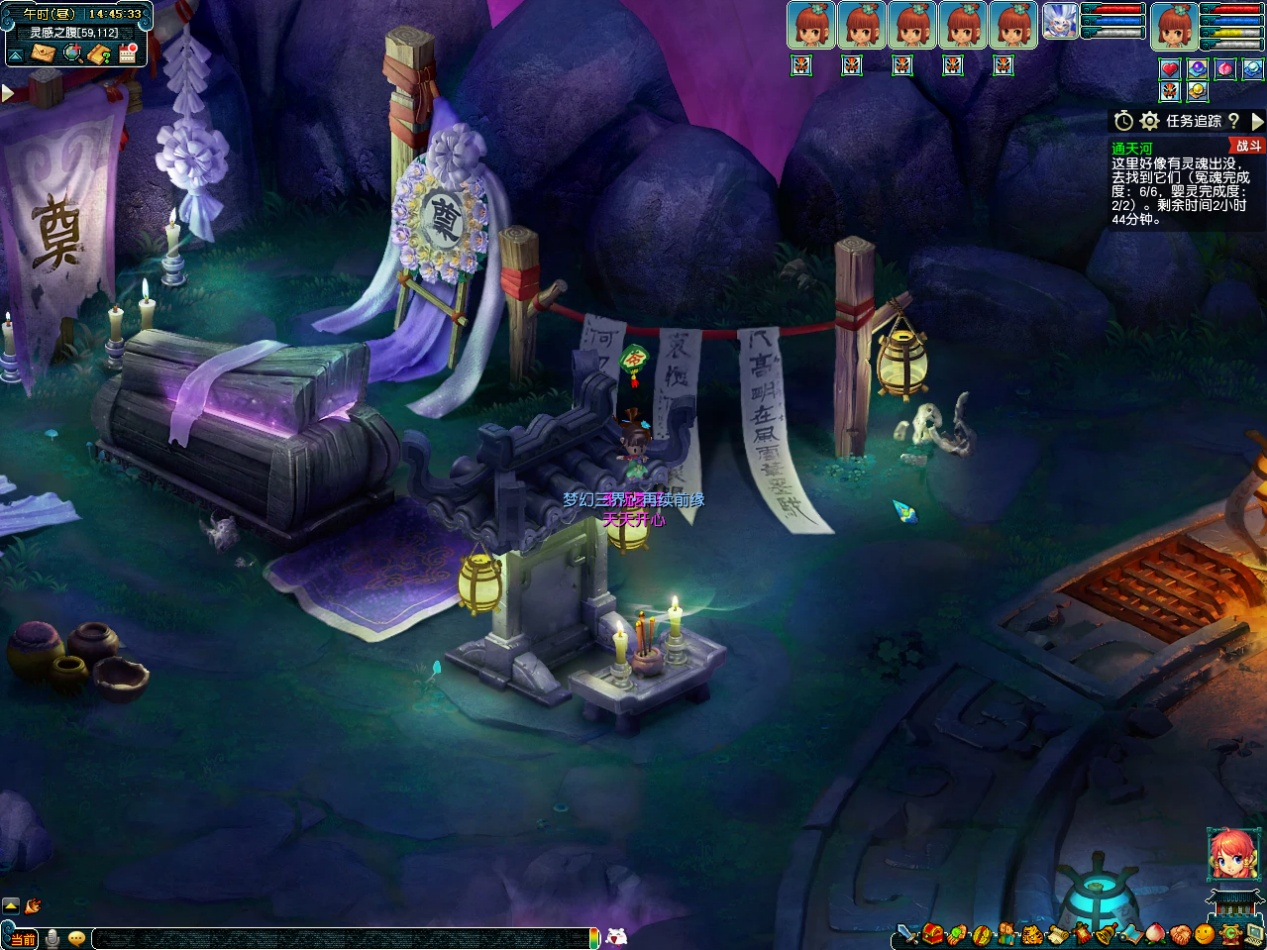Click the handshake friends icon in toolbar
The height and width of the screenshot is (950, 1267).
tap(1180, 935)
